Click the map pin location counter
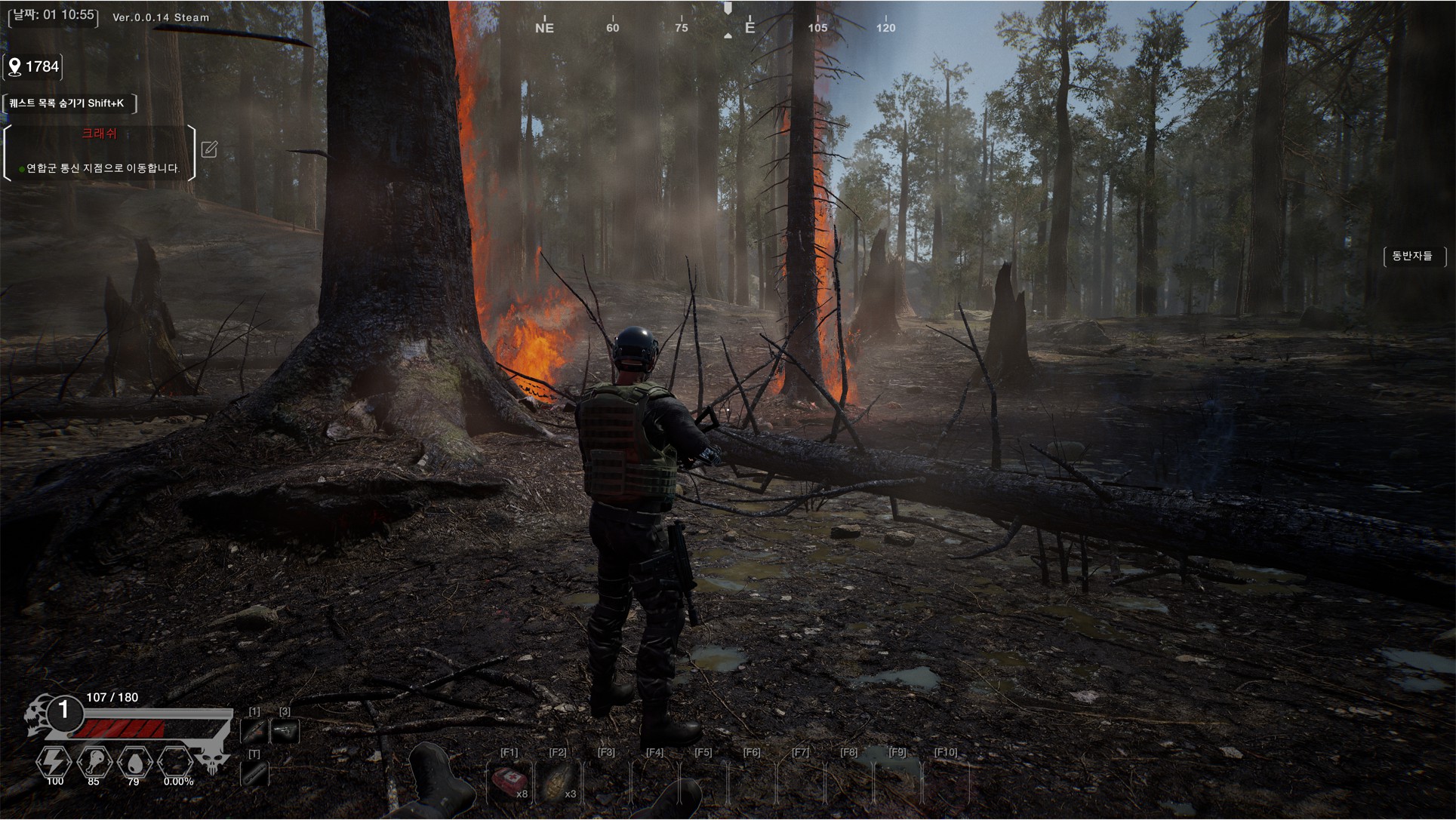 coord(33,67)
